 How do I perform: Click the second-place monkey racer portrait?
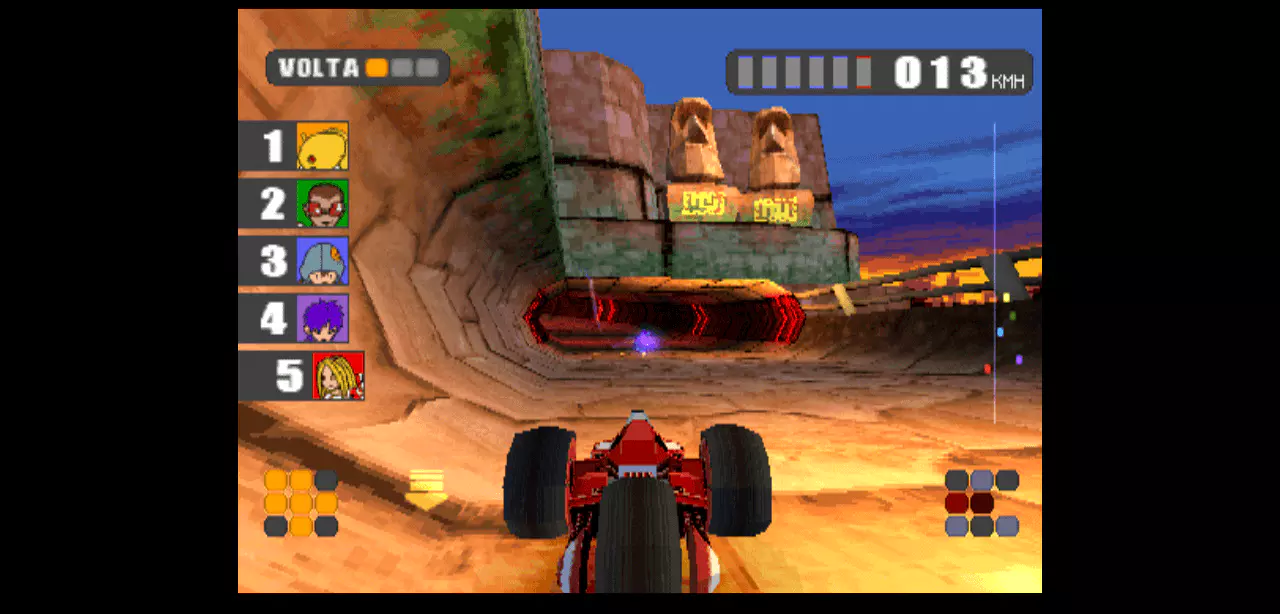click(322, 204)
